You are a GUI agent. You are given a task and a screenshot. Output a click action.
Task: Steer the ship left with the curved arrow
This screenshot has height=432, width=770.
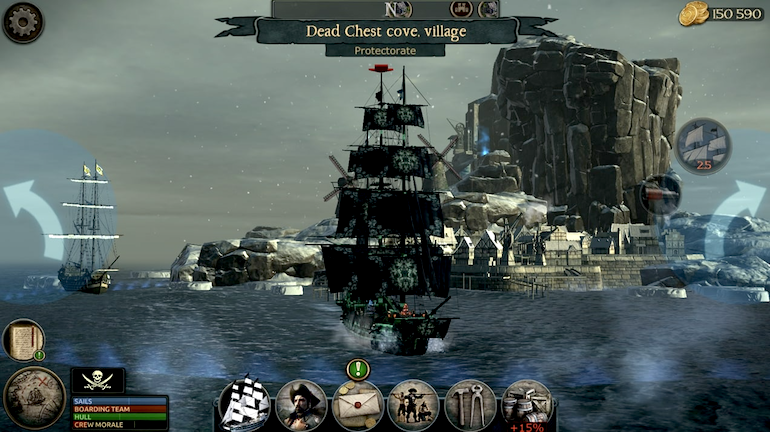[x=37, y=218]
